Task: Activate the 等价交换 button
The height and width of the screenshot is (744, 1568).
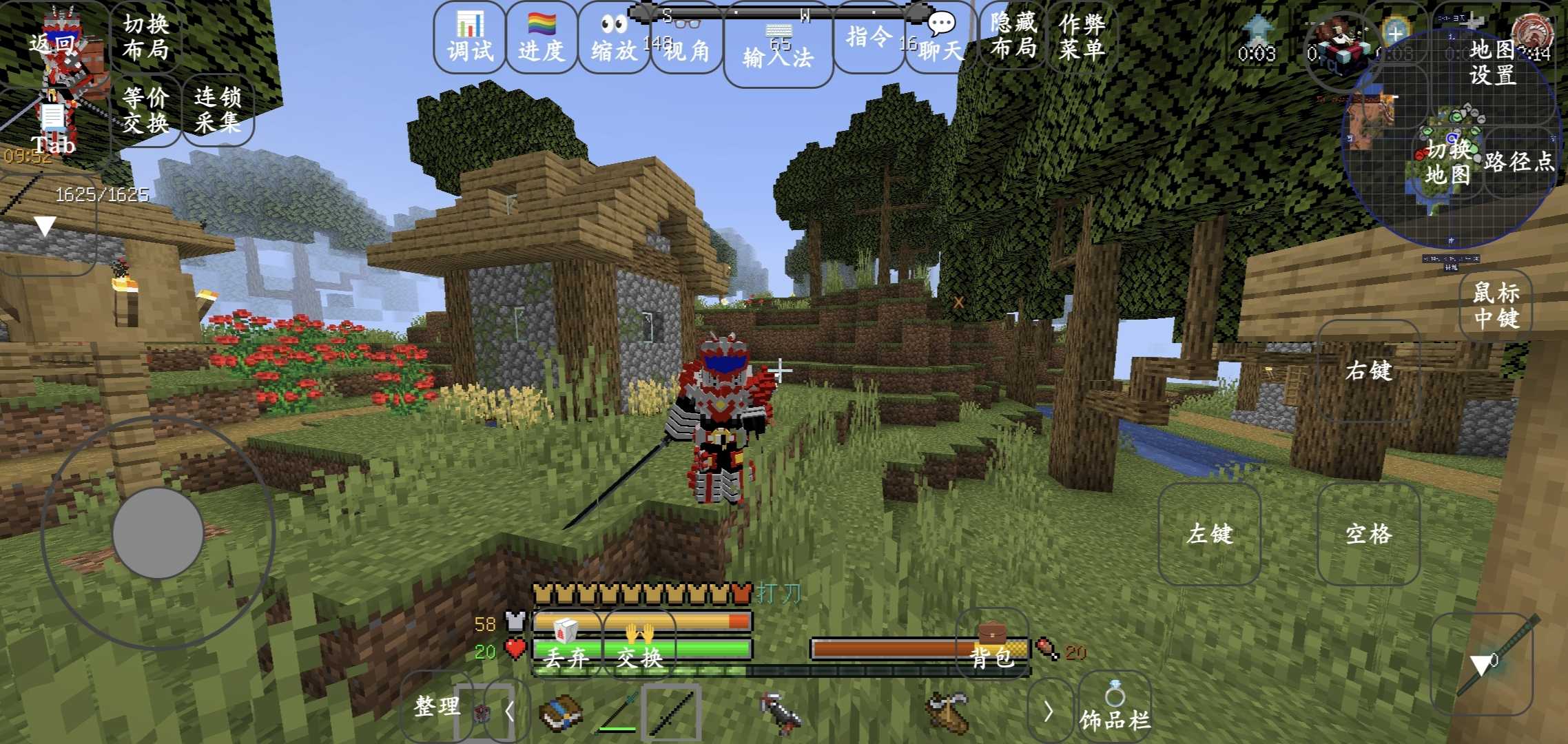Action: [x=145, y=110]
